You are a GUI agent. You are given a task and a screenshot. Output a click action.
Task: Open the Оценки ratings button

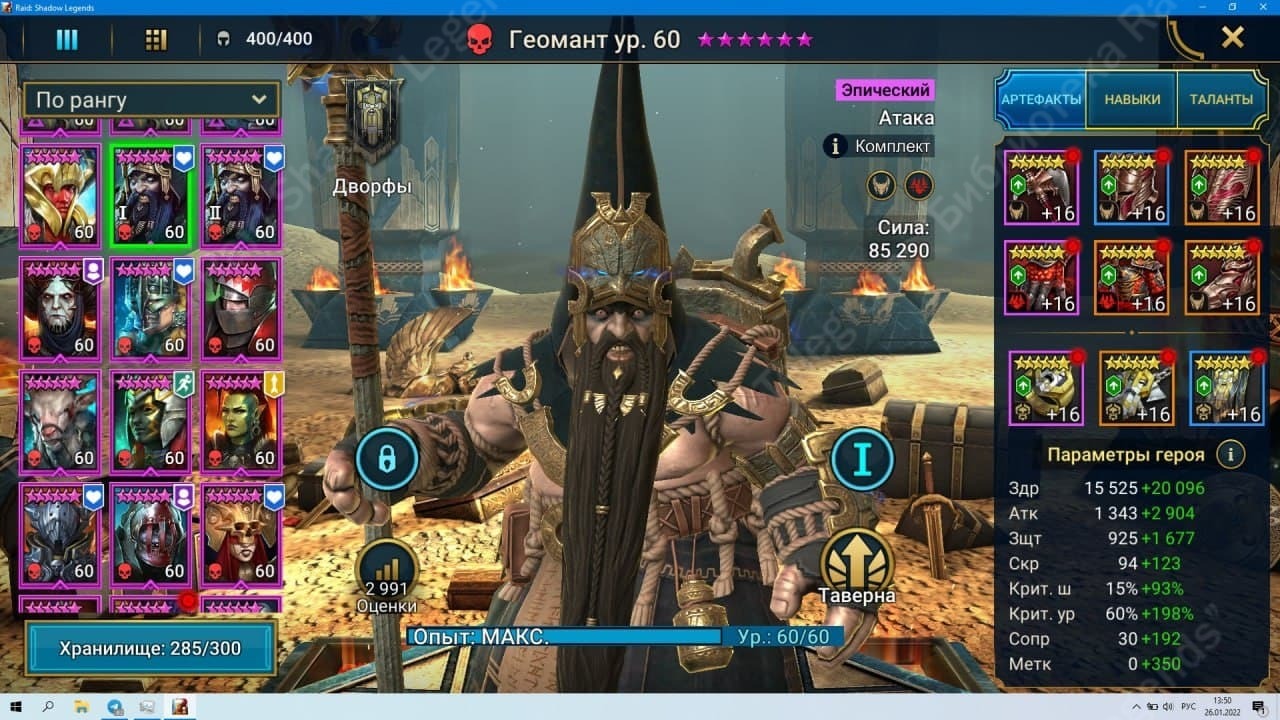click(386, 574)
